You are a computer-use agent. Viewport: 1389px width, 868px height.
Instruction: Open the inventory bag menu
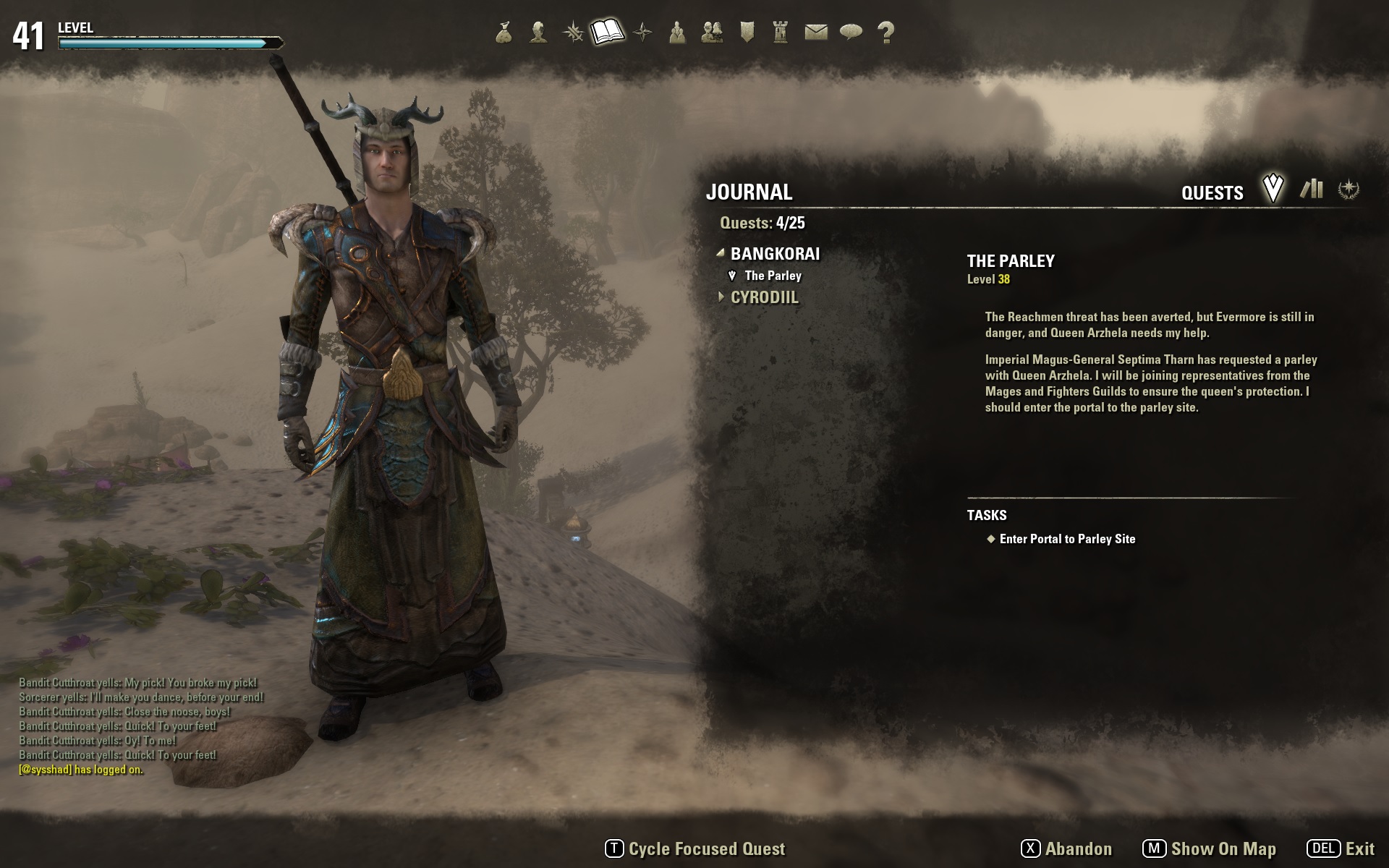pyautogui.click(x=504, y=33)
